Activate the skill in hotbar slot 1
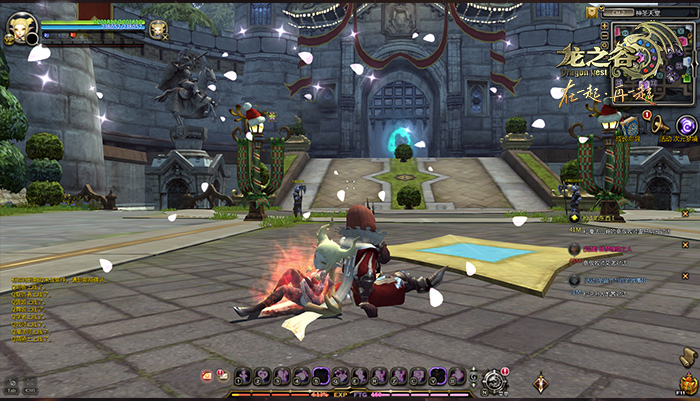 tap(242, 376)
